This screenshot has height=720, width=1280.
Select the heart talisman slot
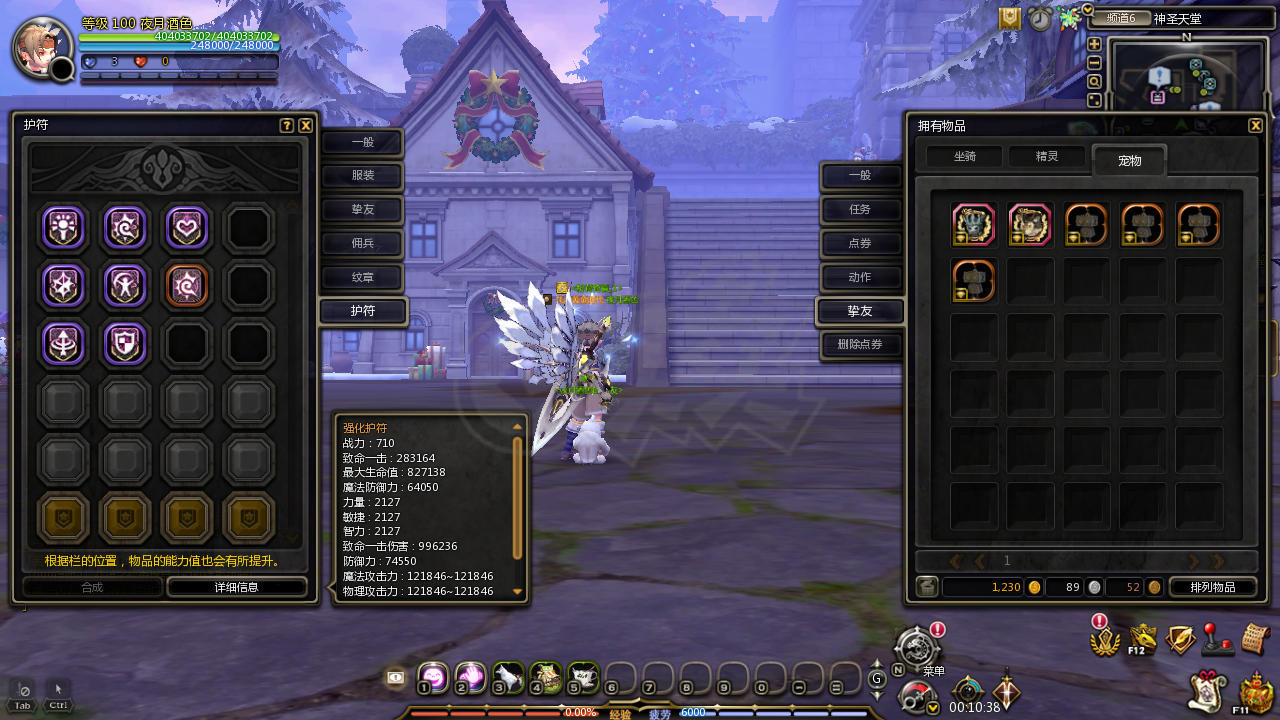[x=186, y=228]
